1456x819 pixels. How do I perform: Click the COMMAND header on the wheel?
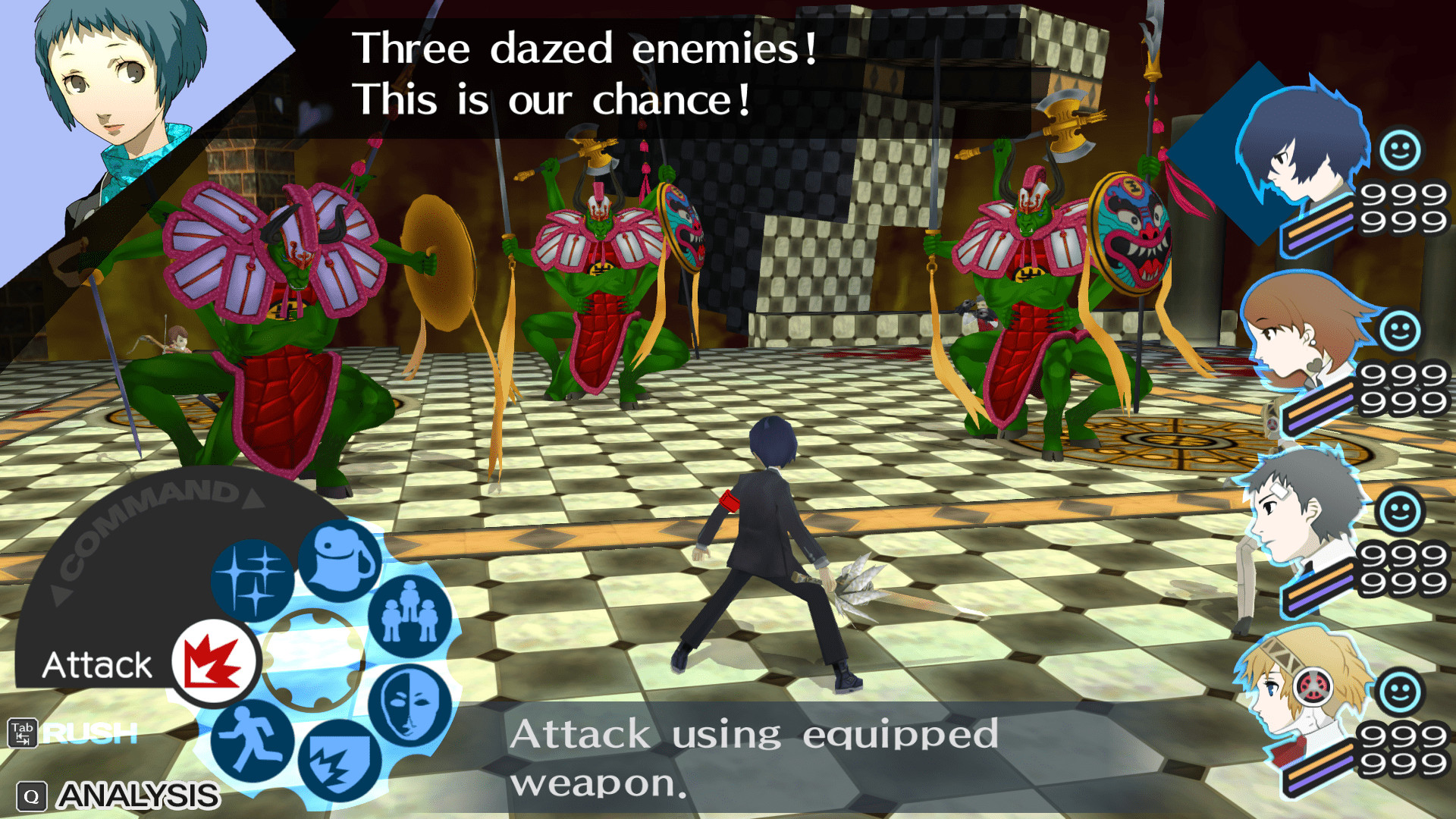click(x=144, y=510)
